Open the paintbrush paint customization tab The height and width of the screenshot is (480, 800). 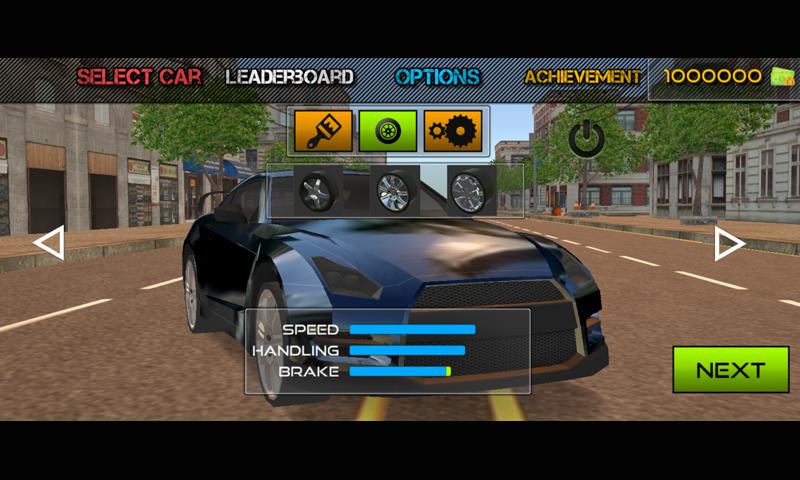coord(323,131)
